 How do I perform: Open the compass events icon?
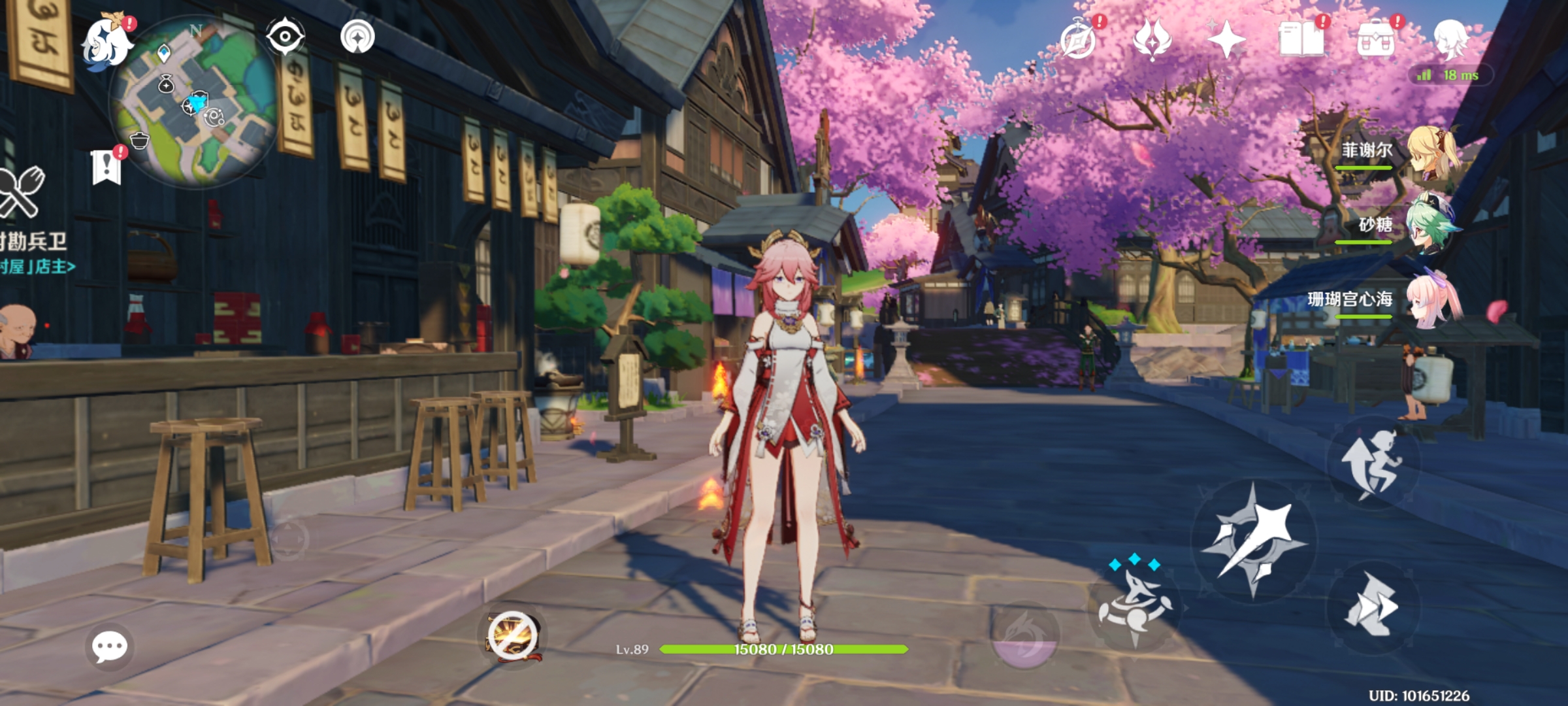1078,41
